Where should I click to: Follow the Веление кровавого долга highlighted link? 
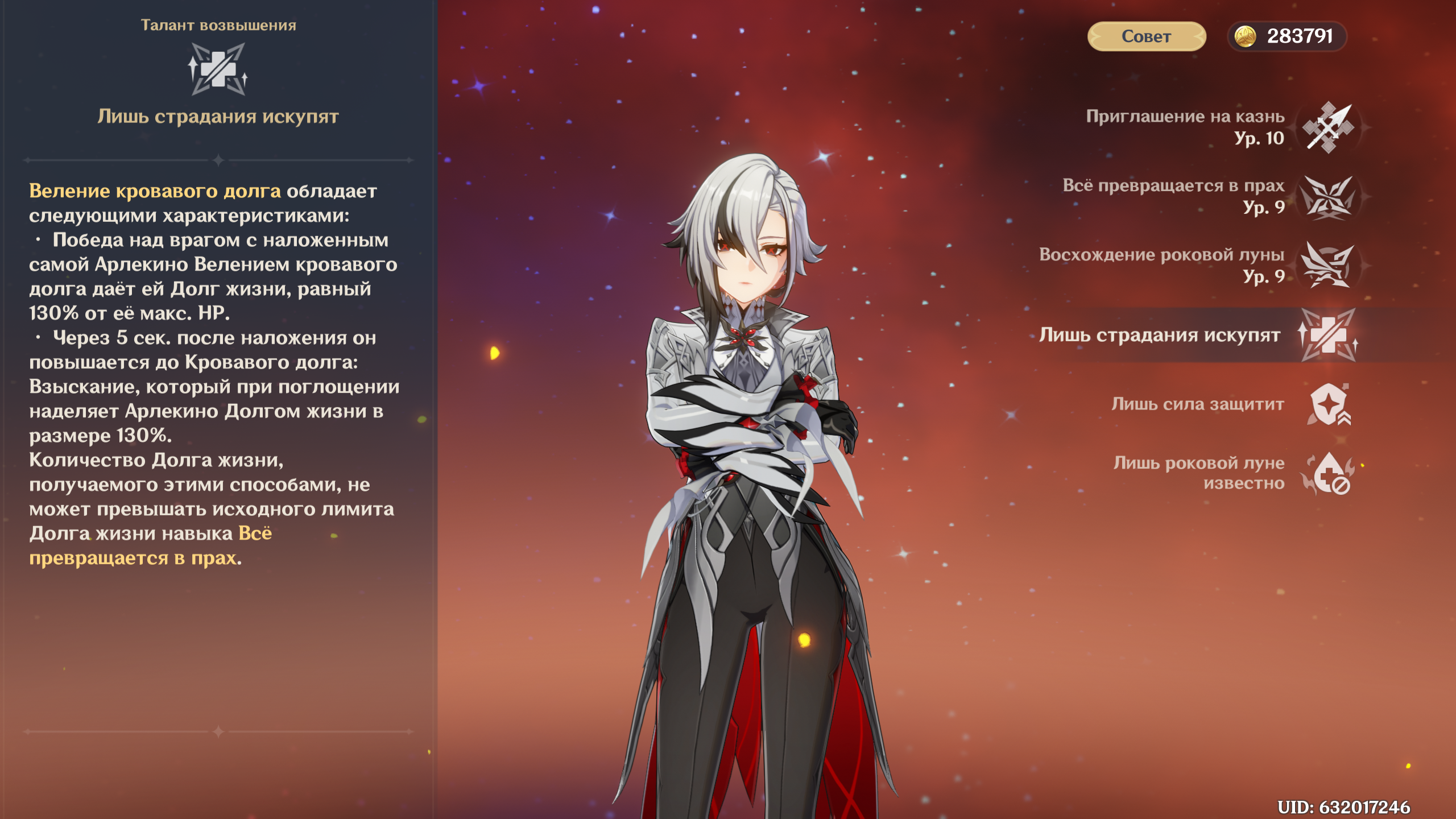click(155, 191)
